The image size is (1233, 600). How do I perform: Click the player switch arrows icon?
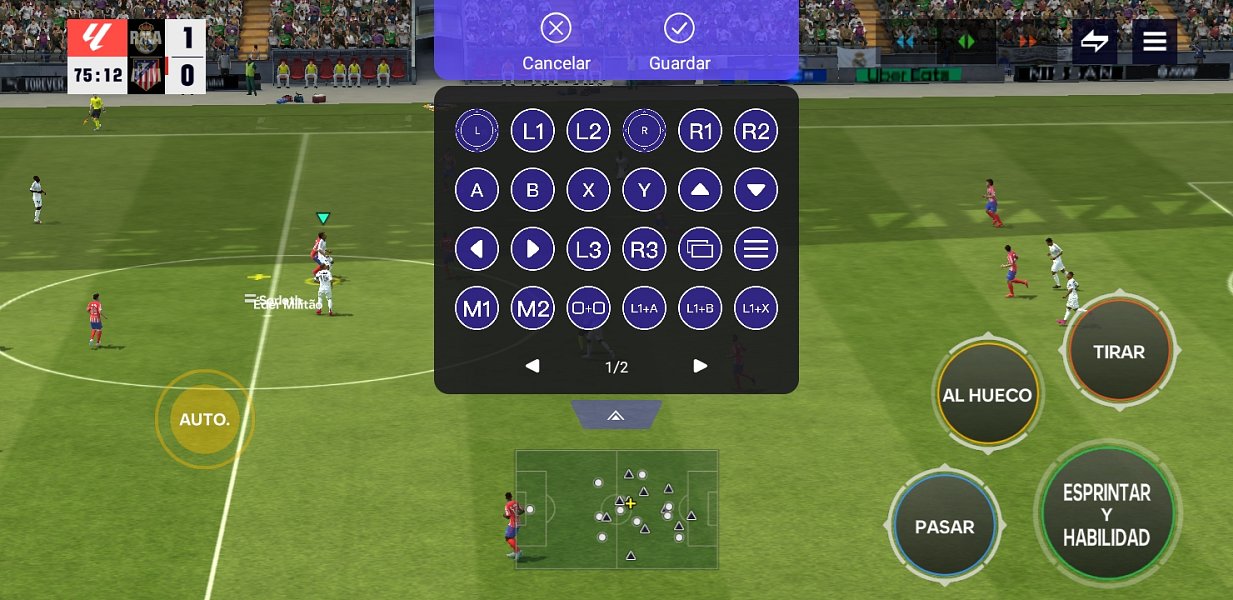[1095, 42]
